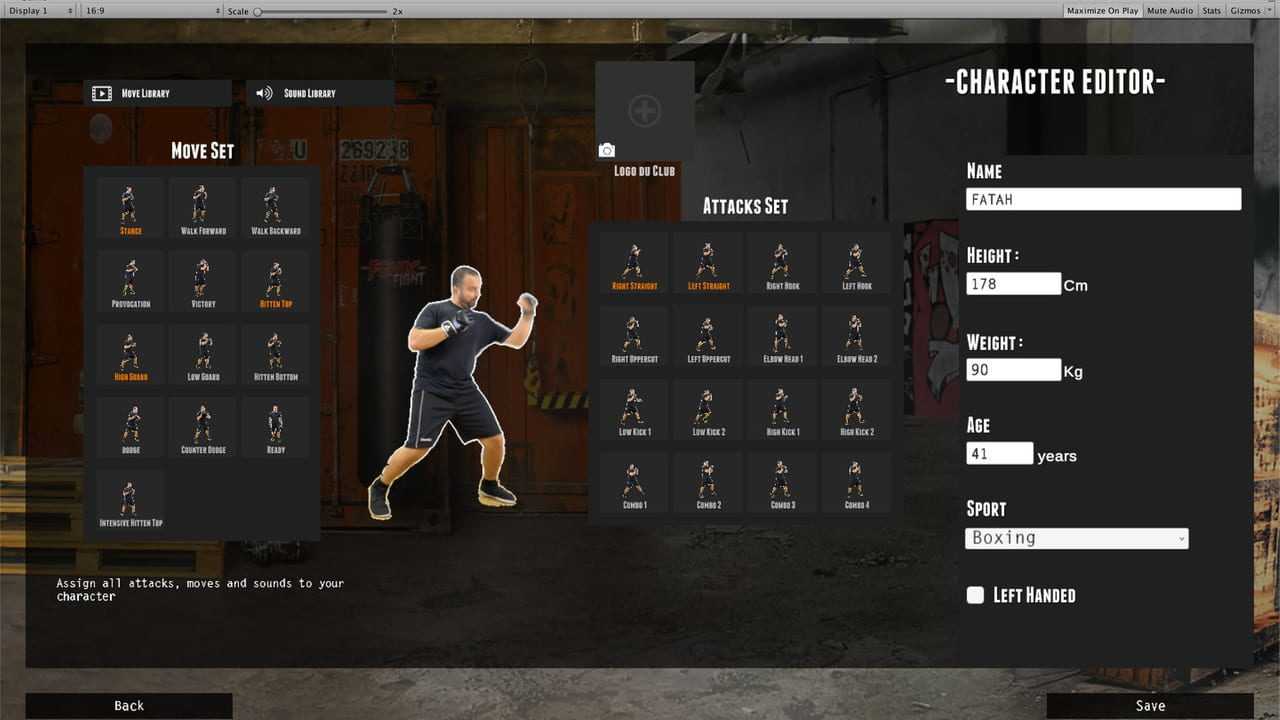Image resolution: width=1280 pixels, height=720 pixels.
Task: Choose the Left Hook attack slot
Action: pos(856,265)
